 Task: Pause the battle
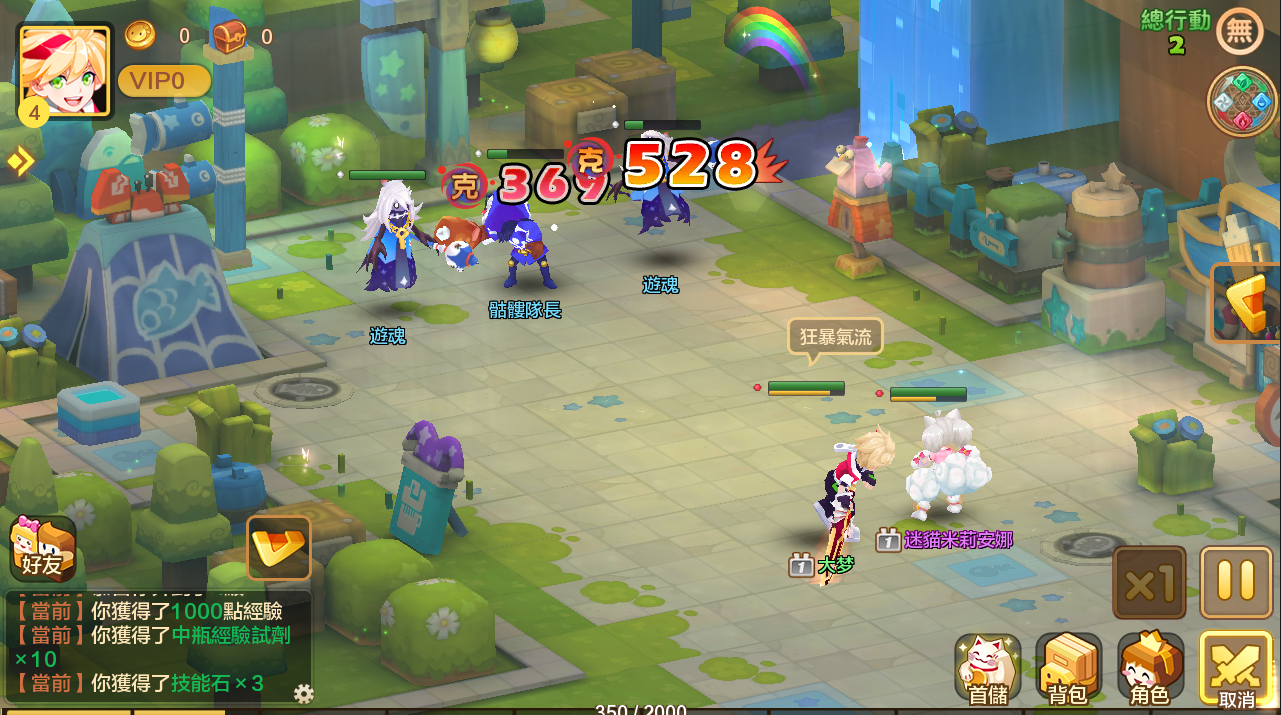tap(1236, 582)
